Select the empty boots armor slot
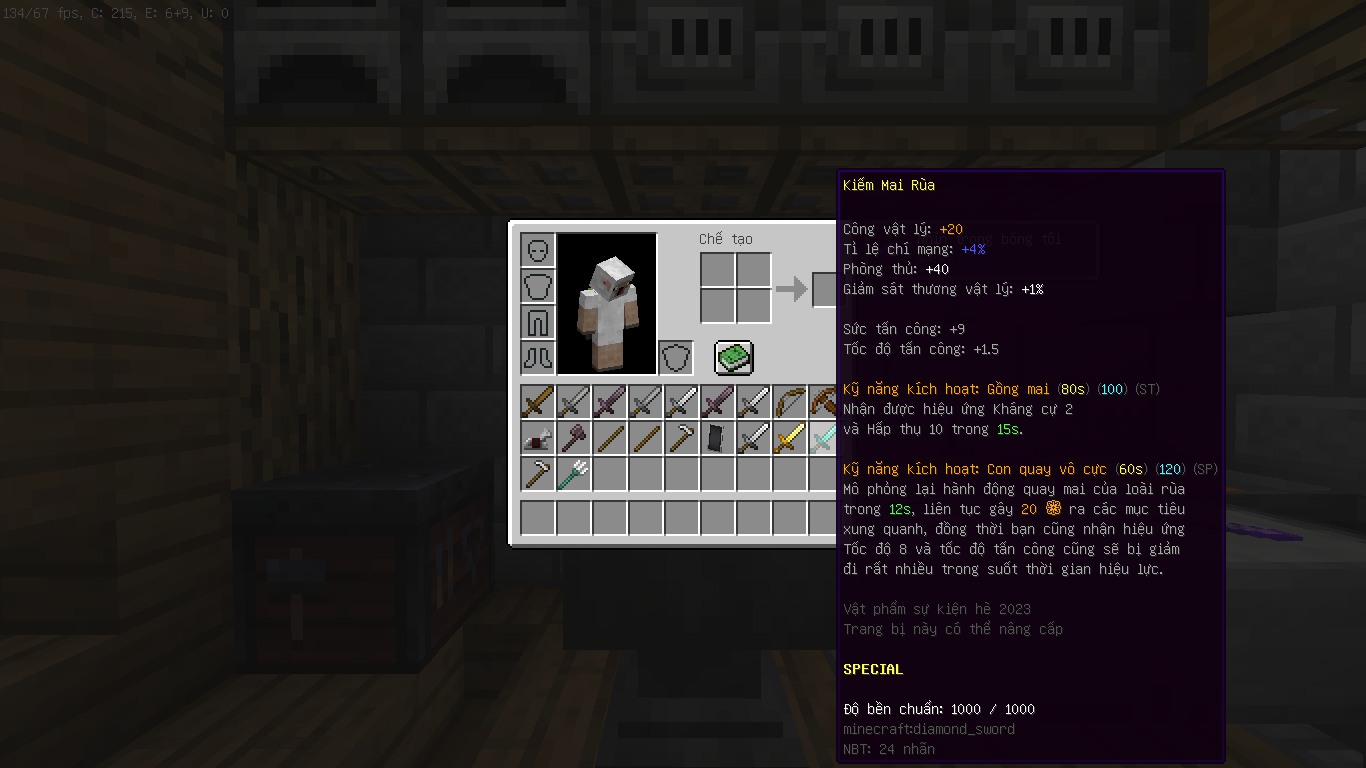Viewport: 1366px width, 768px height. (x=538, y=357)
